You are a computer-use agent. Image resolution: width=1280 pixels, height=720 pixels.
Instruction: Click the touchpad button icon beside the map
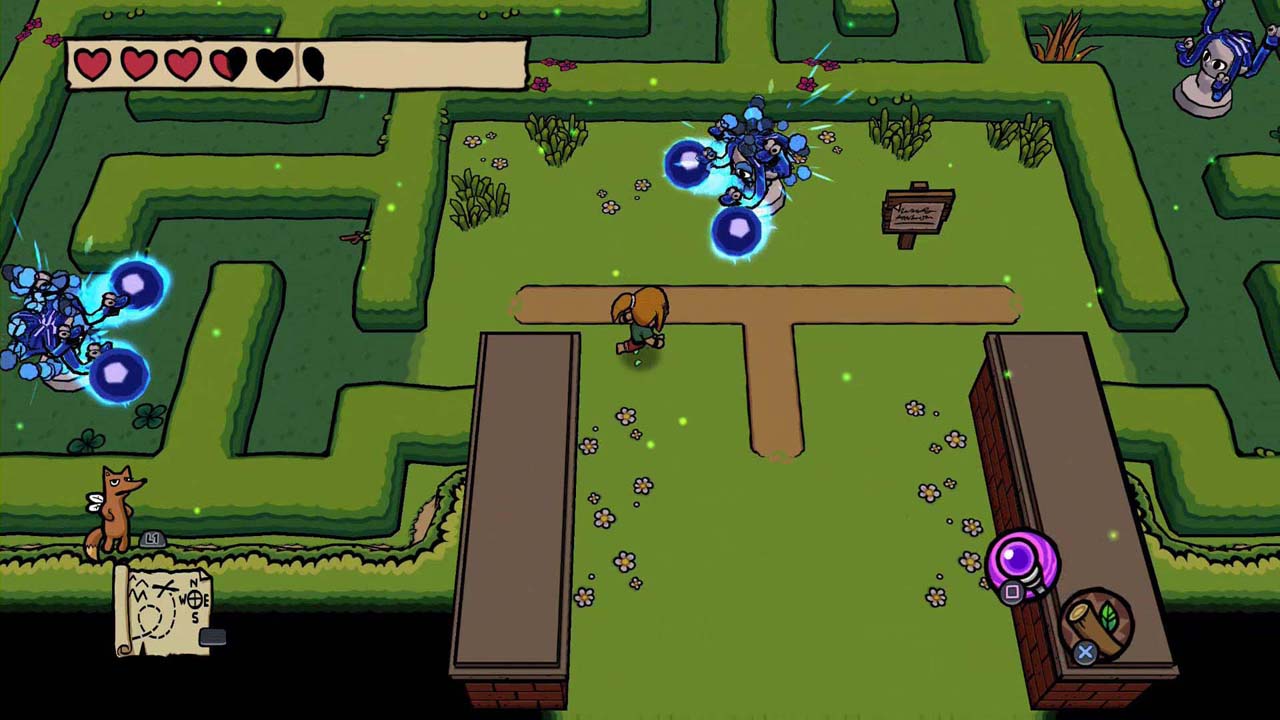tap(212, 636)
